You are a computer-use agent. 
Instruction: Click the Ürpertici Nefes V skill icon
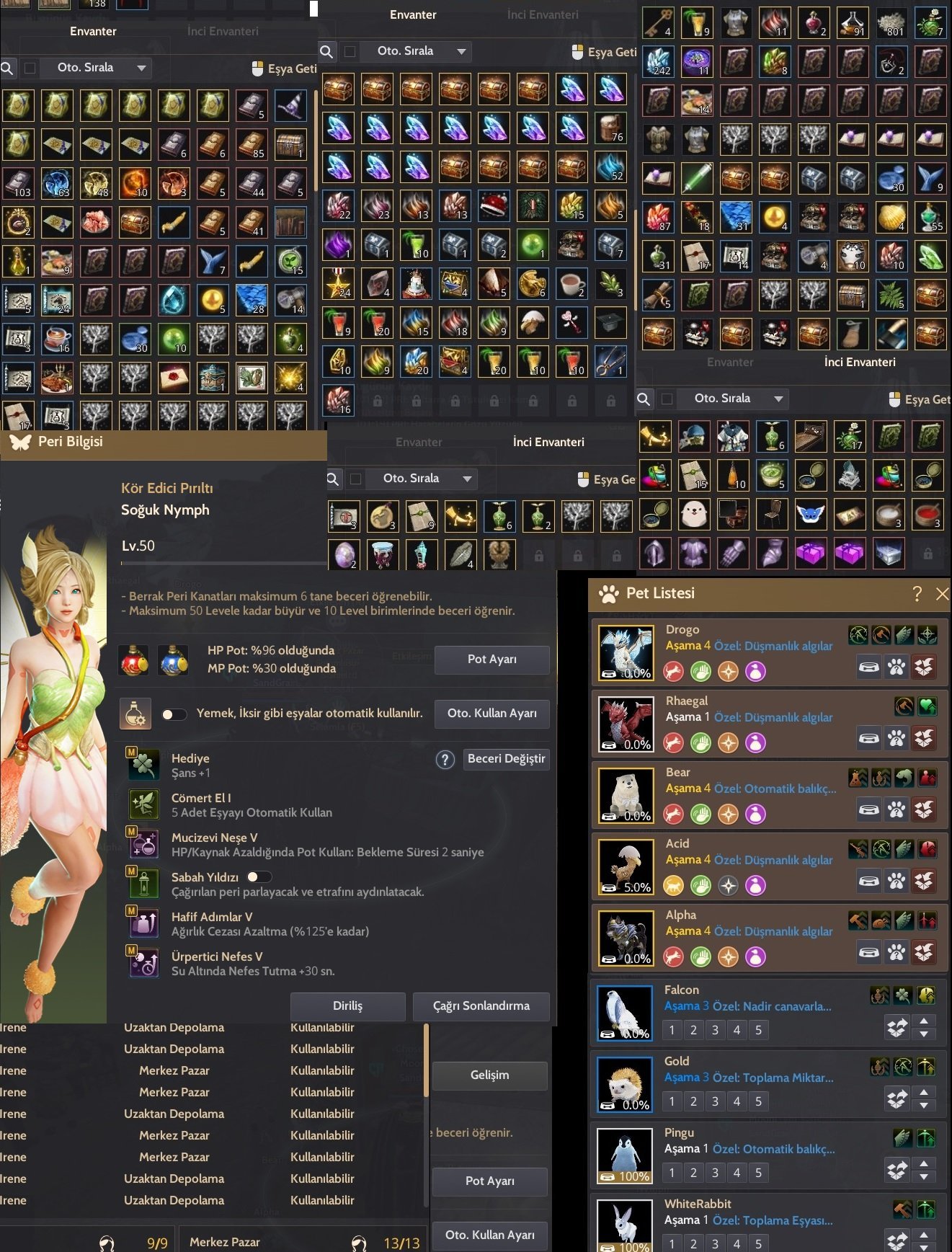pos(144,964)
